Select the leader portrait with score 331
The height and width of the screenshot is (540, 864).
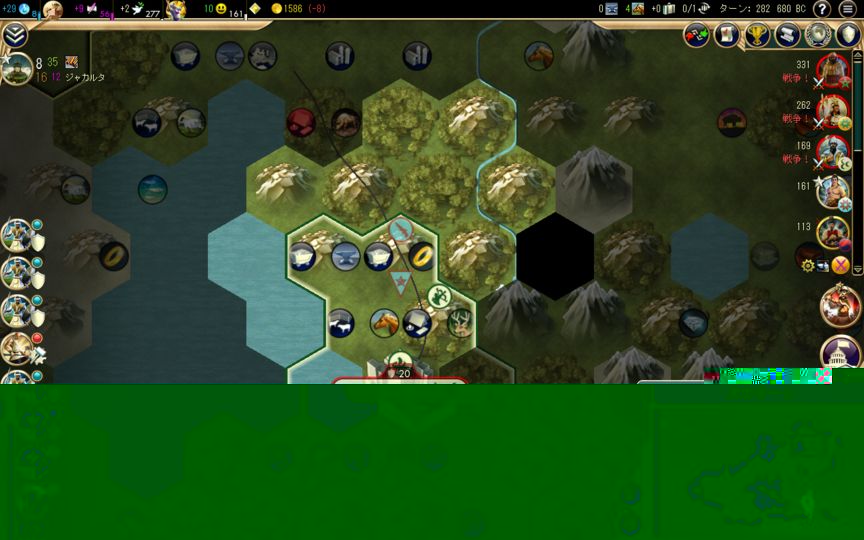click(832, 71)
